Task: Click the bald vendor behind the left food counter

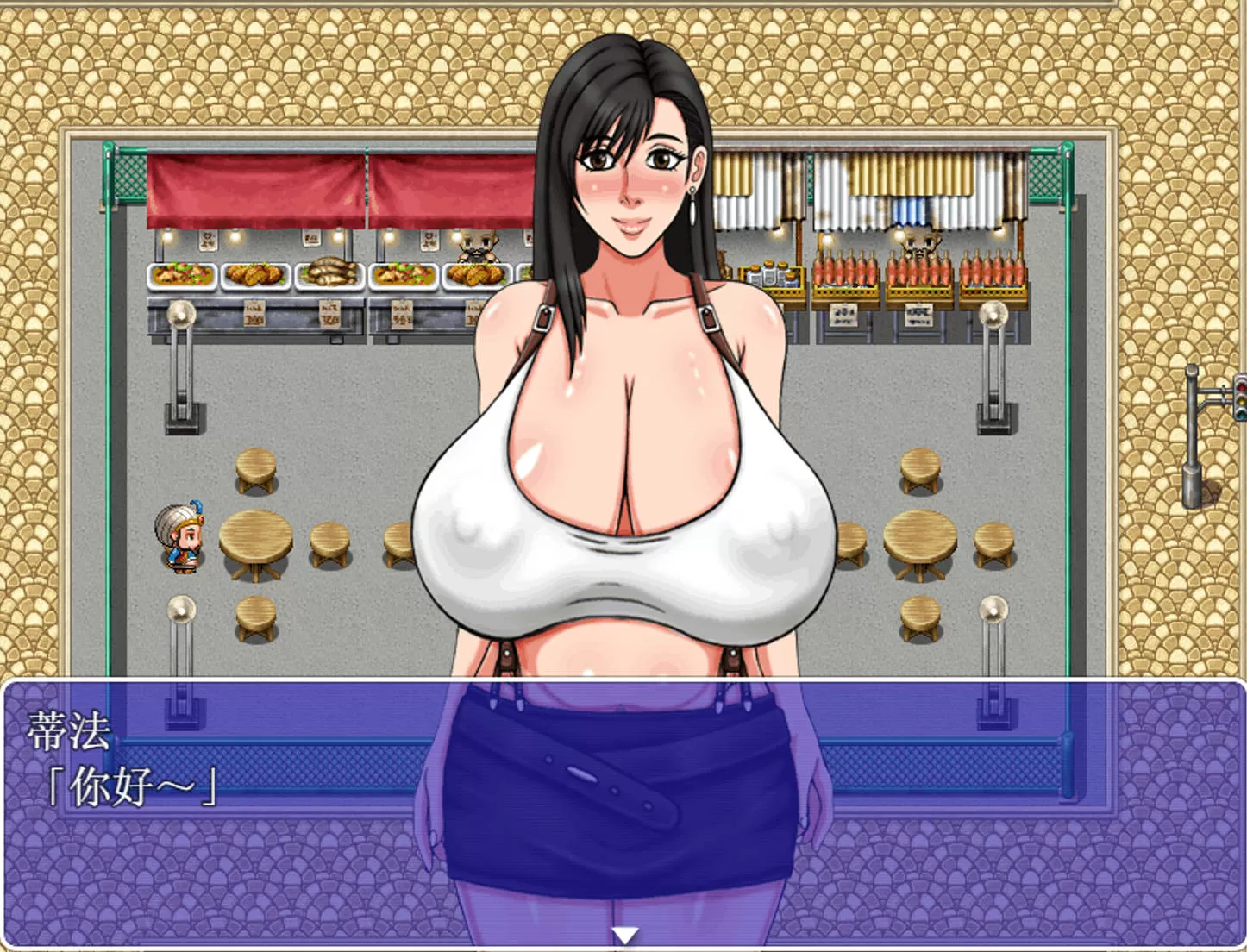Action: click(x=478, y=246)
